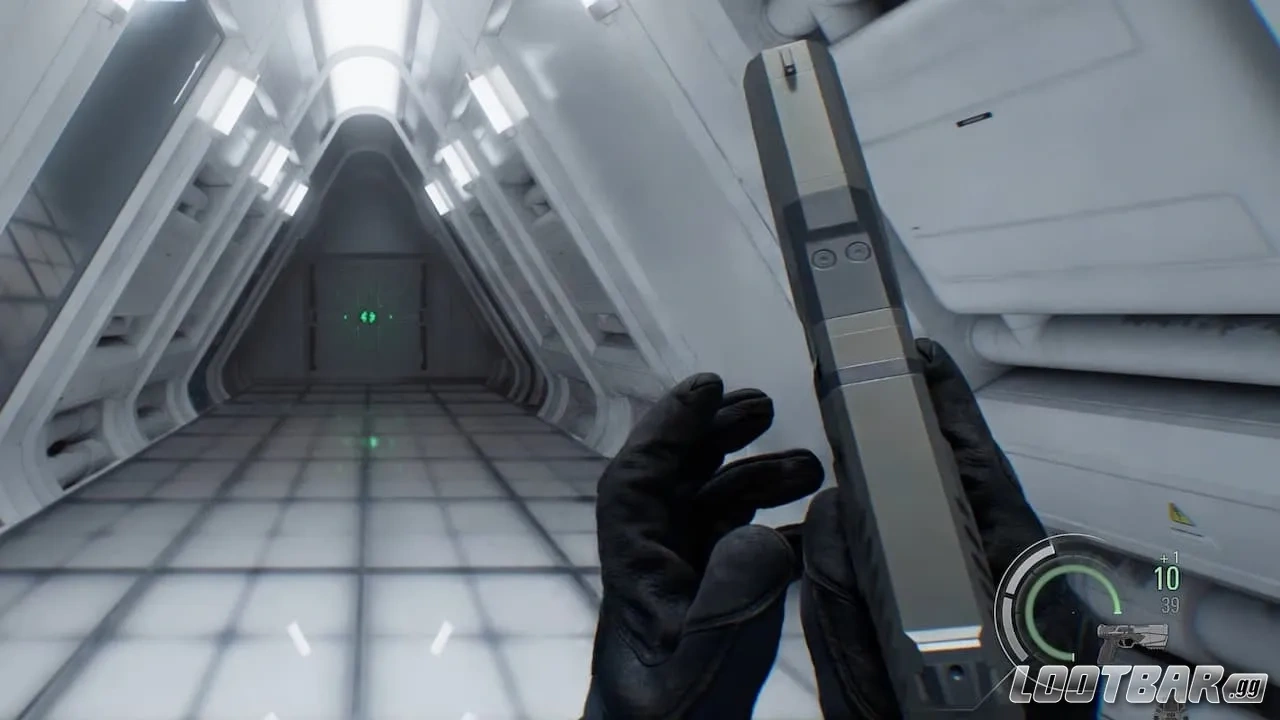Click the ammo count '10' in the HUD
Viewport: 1280px width, 720px height.
(x=1167, y=577)
